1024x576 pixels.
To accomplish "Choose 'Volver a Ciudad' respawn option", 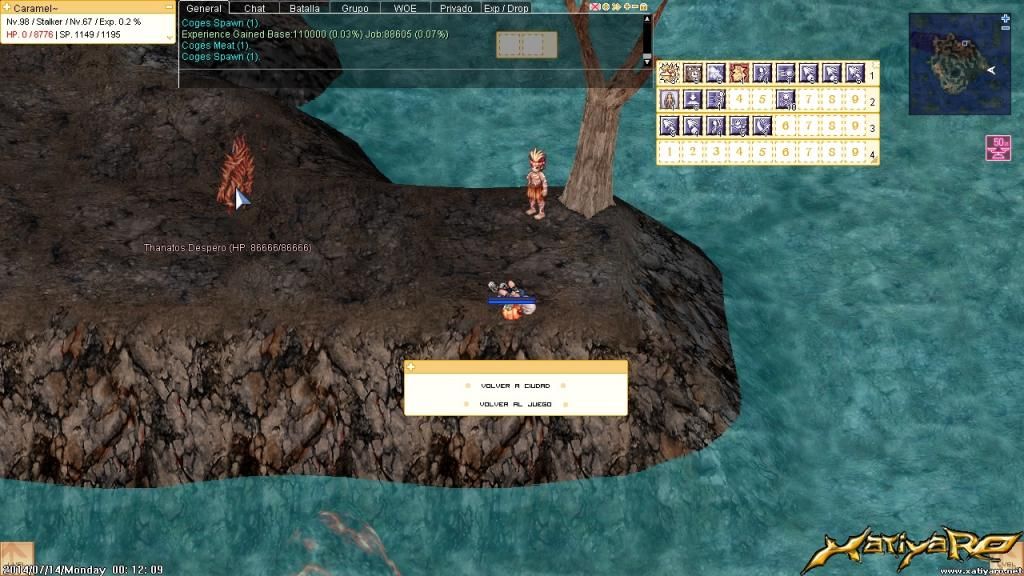I will [515, 385].
